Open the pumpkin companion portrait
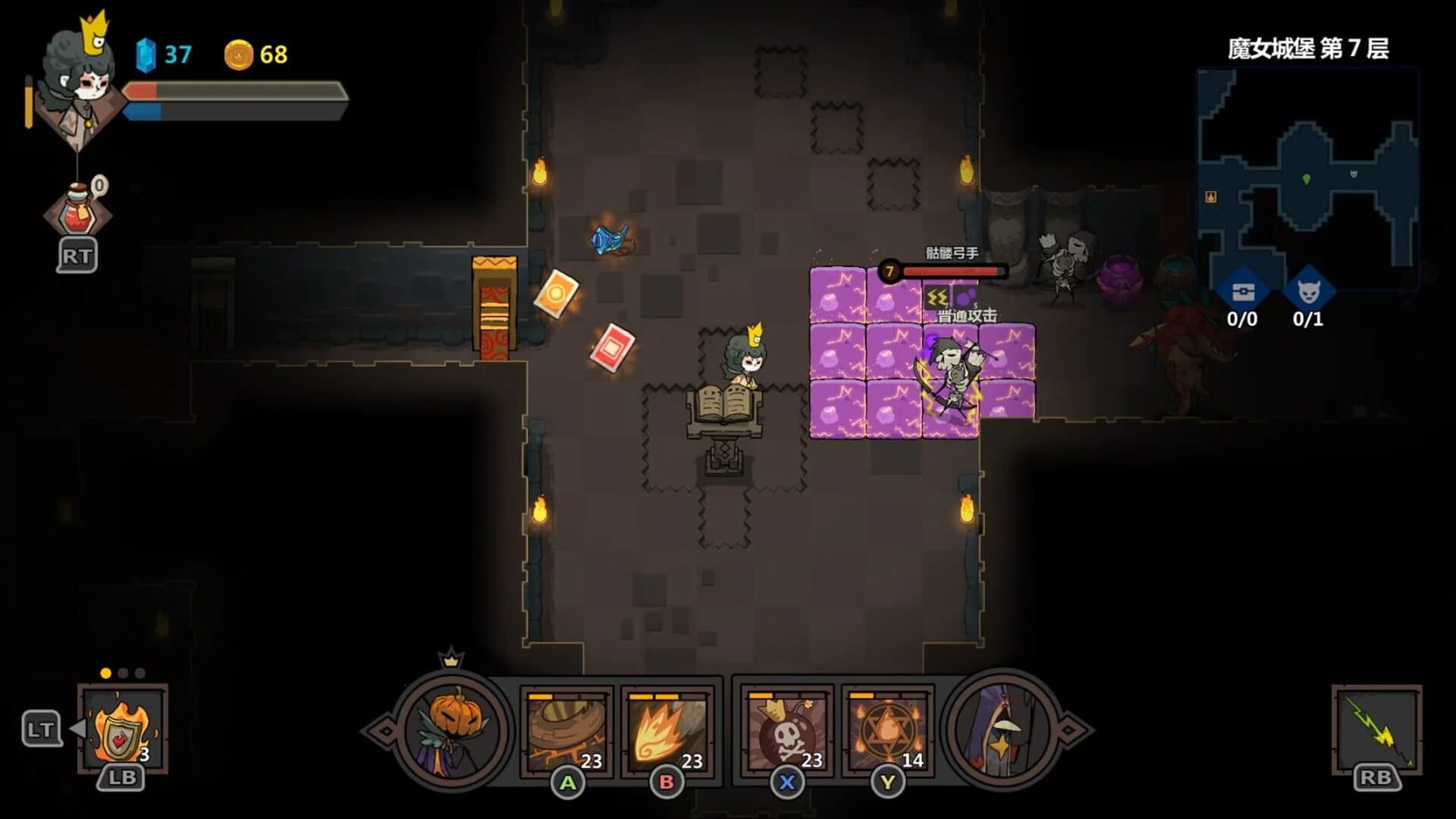1456x819 pixels. pos(452,730)
